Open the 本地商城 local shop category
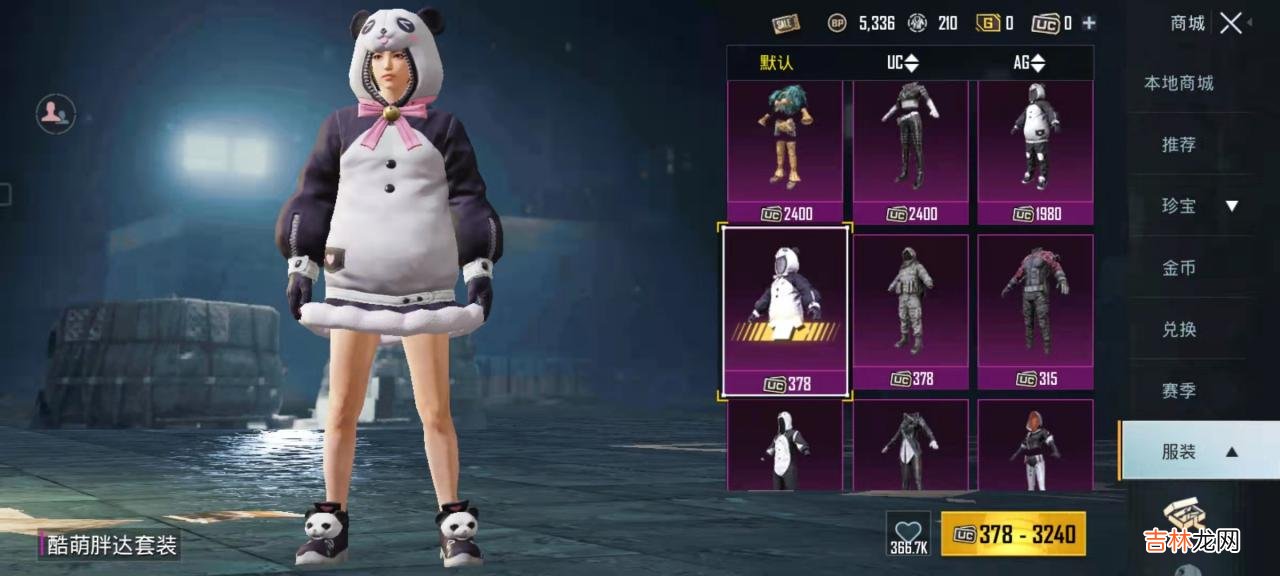The height and width of the screenshot is (576, 1280). [1179, 83]
